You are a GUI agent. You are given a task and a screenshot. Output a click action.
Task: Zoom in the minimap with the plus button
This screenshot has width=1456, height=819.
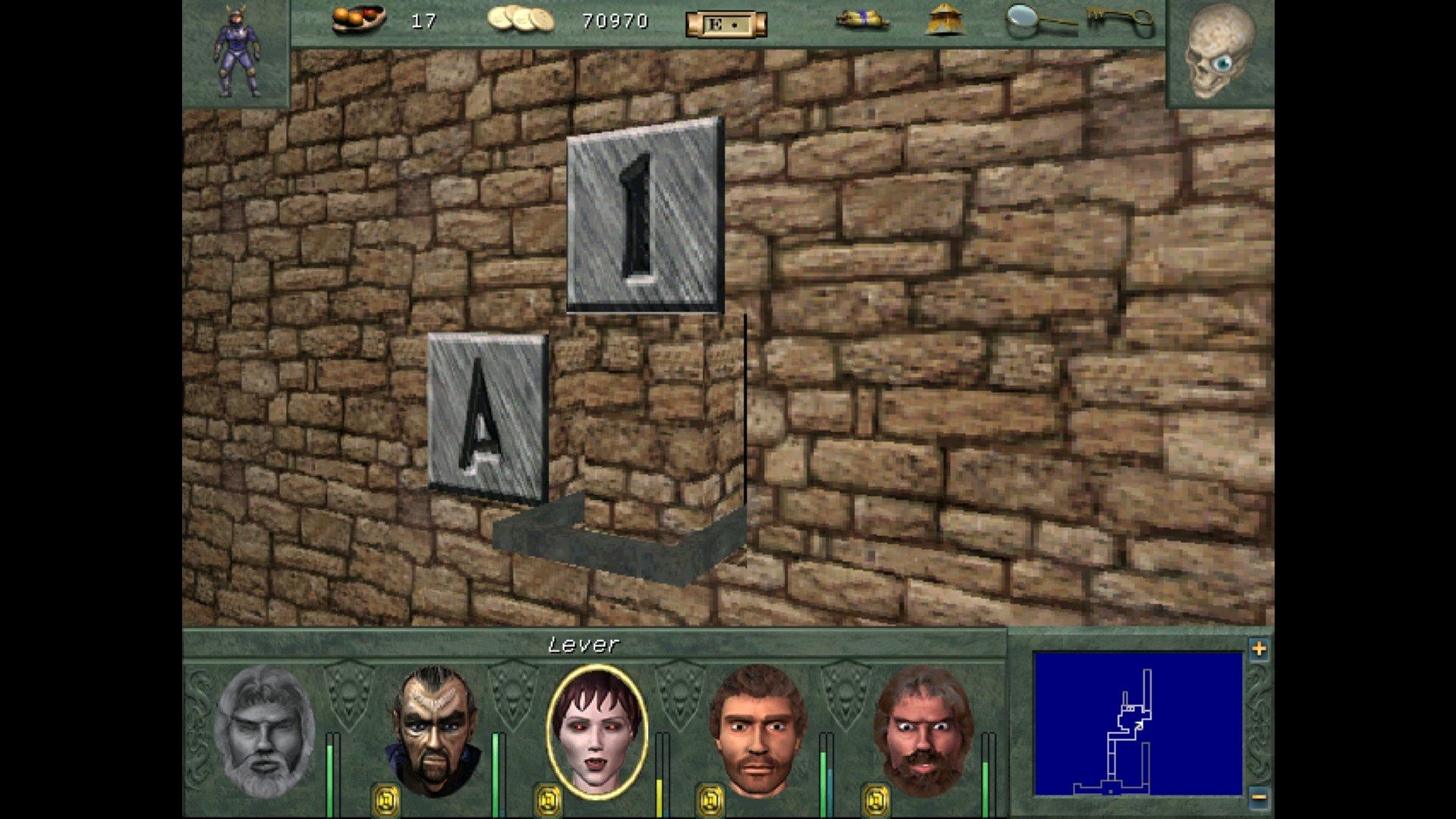click(1259, 648)
